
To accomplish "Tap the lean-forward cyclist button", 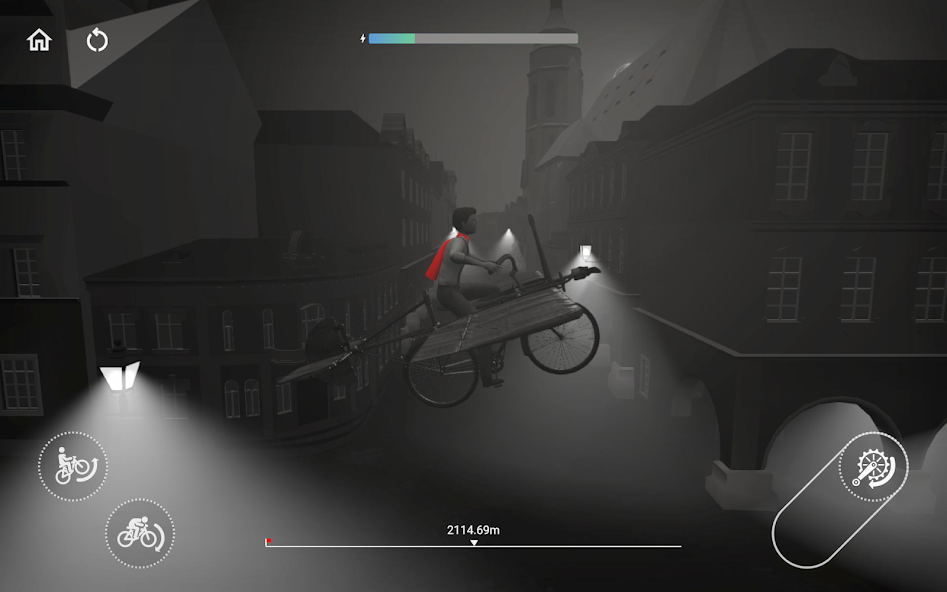I will tap(139, 534).
